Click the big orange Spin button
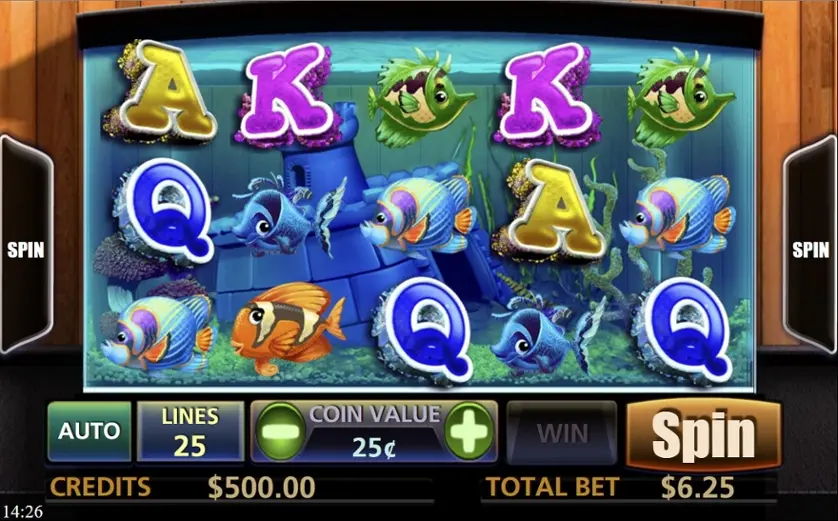This screenshot has height=521, width=838. 703,435
